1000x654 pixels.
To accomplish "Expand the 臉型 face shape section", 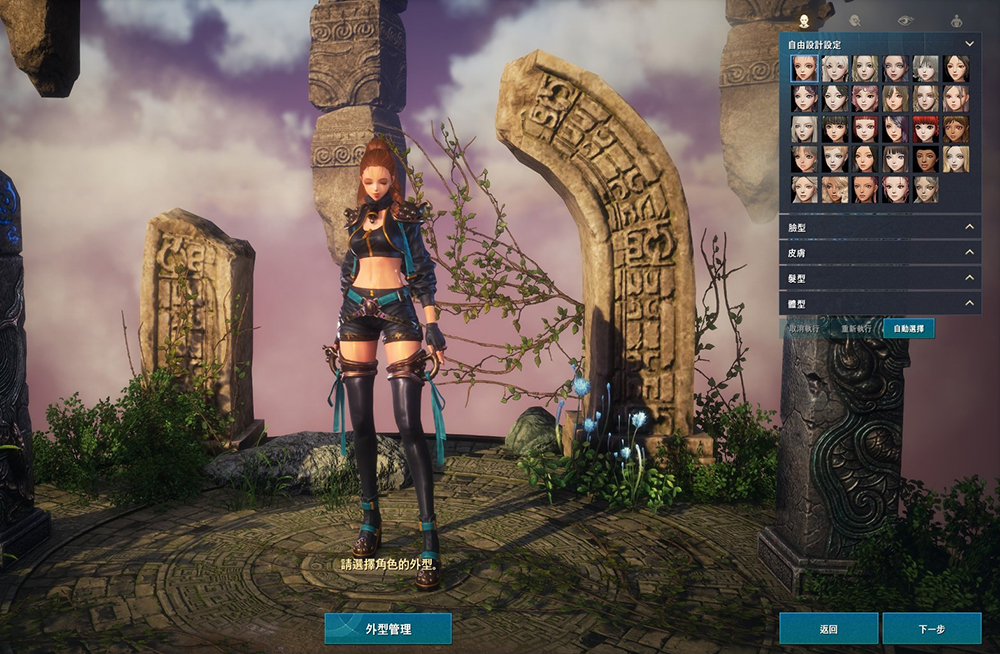I will 879,228.
